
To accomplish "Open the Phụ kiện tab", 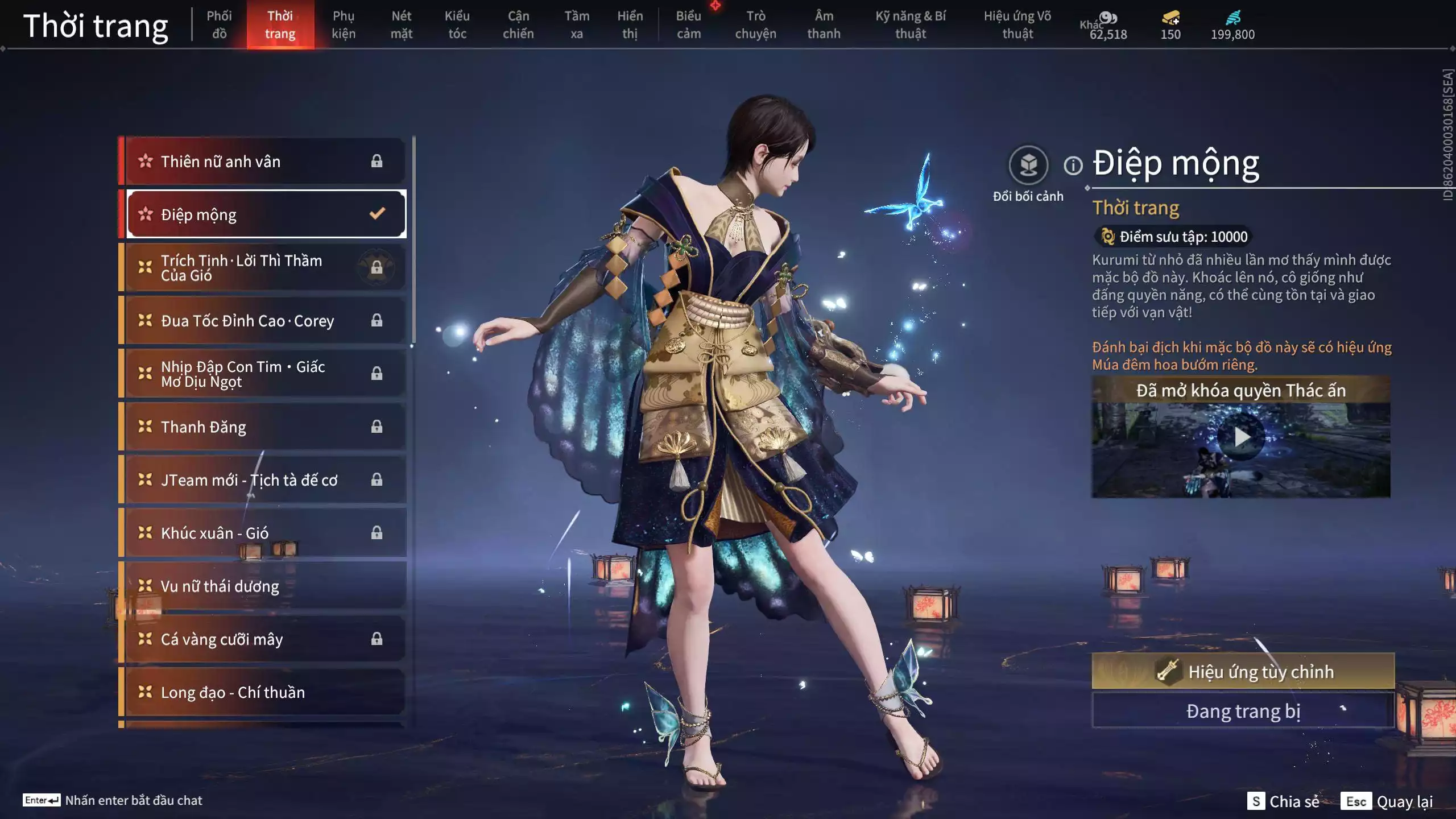I will (x=344, y=25).
